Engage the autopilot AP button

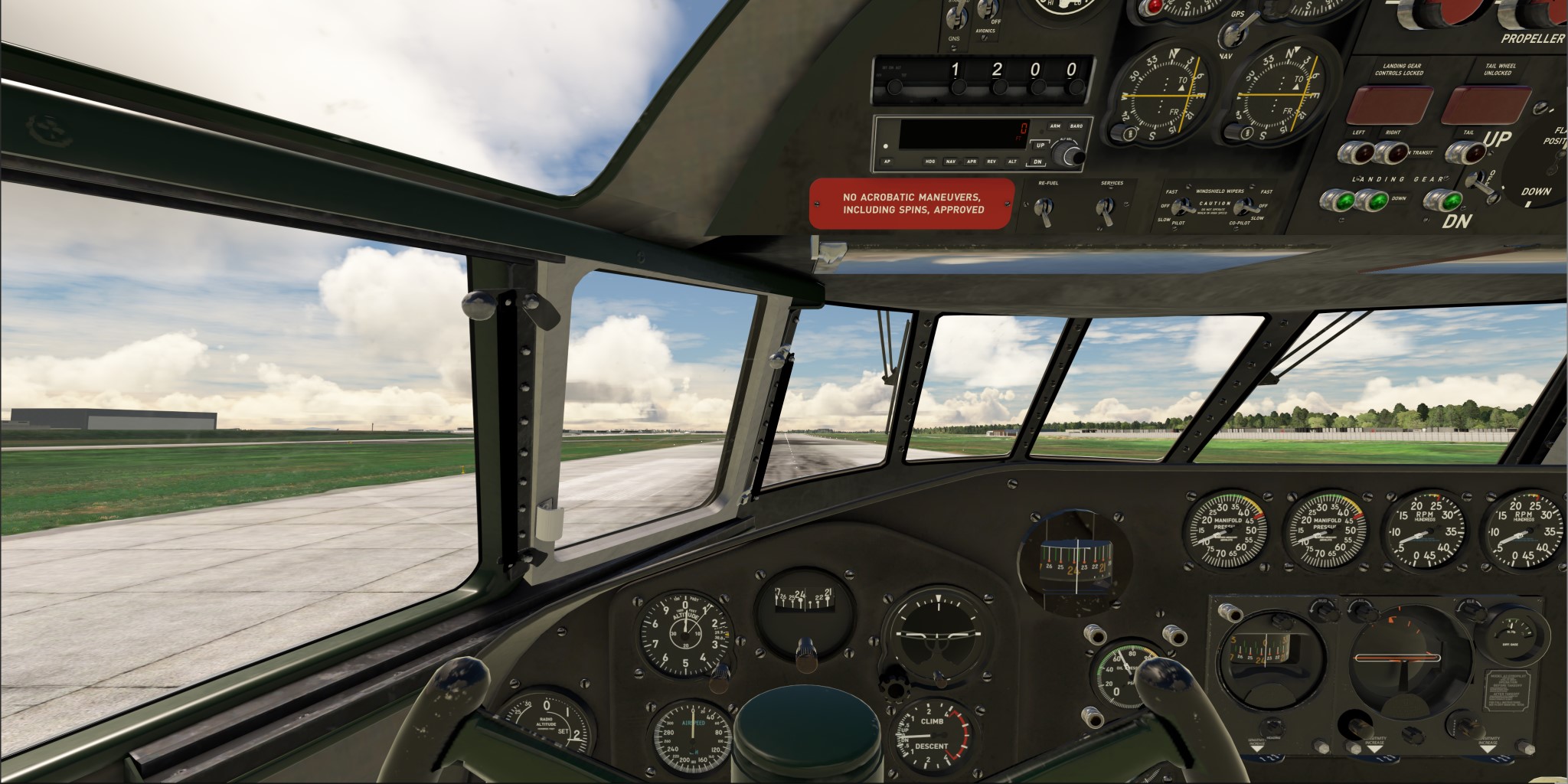[887, 162]
